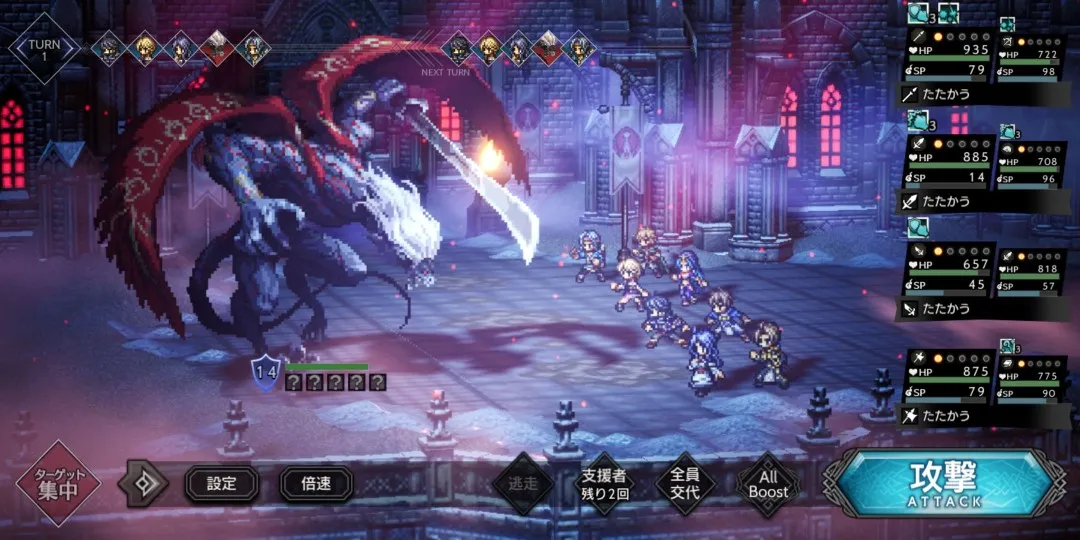Activate All Boost
1080x540 pixels.
(x=768, y=485)
